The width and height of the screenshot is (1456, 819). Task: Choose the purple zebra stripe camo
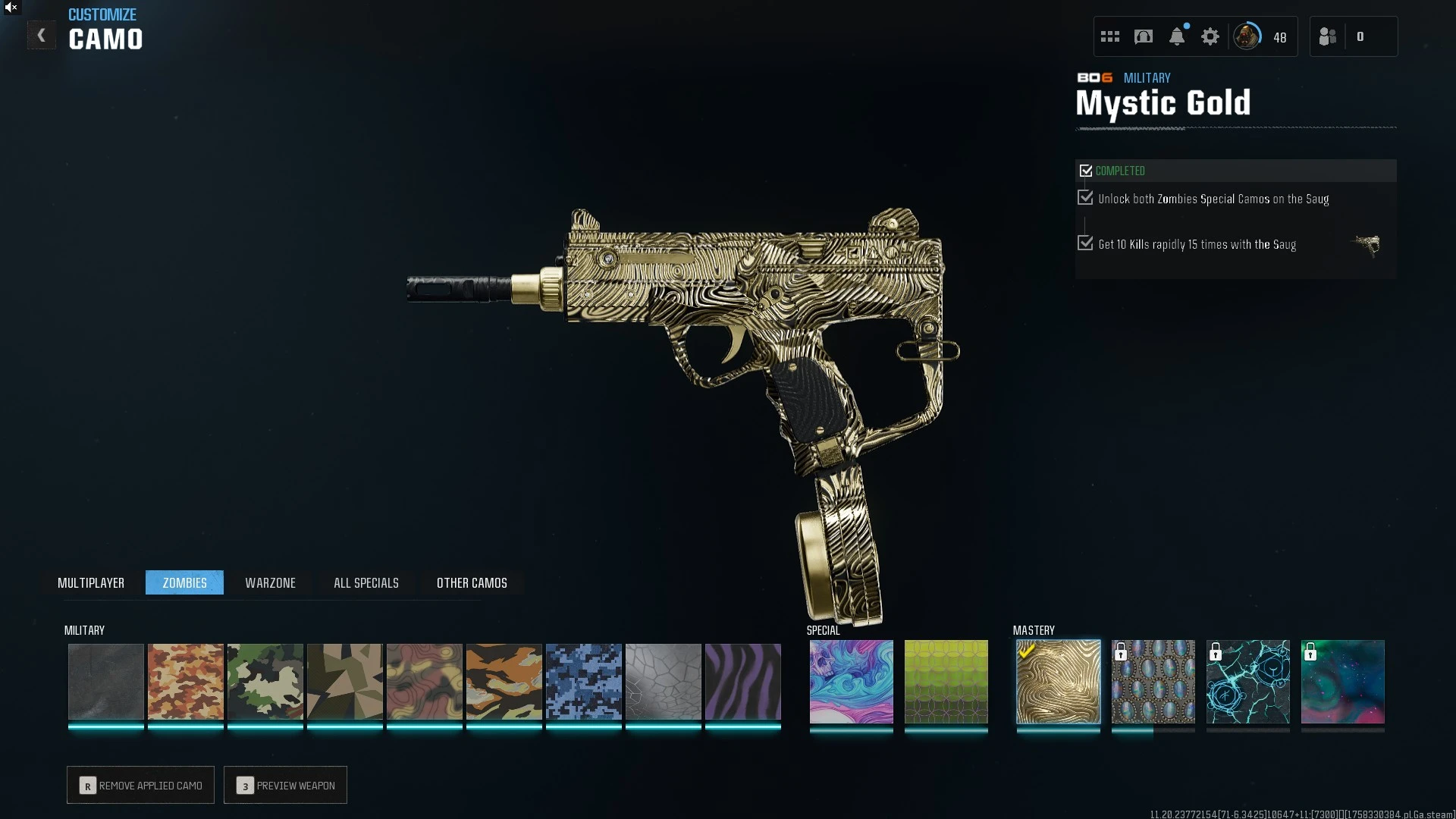pyautogui.click(x=742, y=681)
